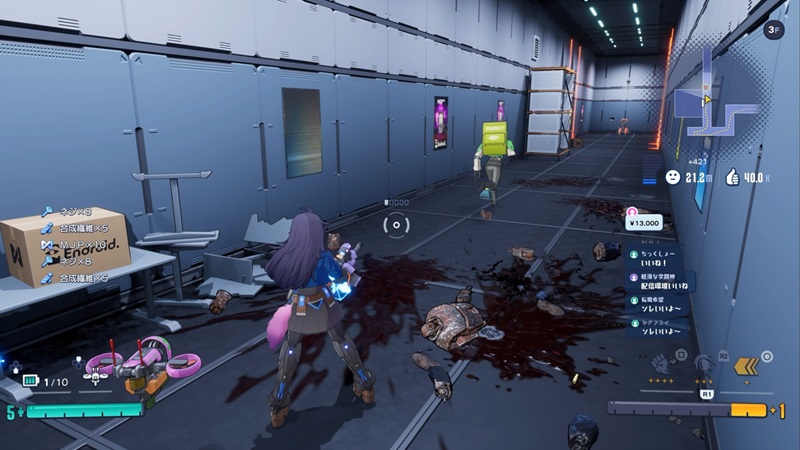Select the fist melee skill icon
This screenshot has height=450, width=800.
(661, 365)
